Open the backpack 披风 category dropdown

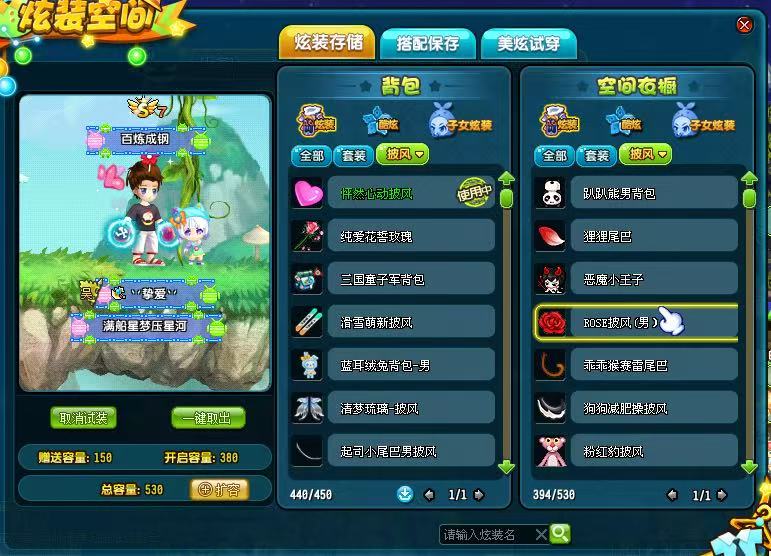pyautogui.click(x=403, y=155)
